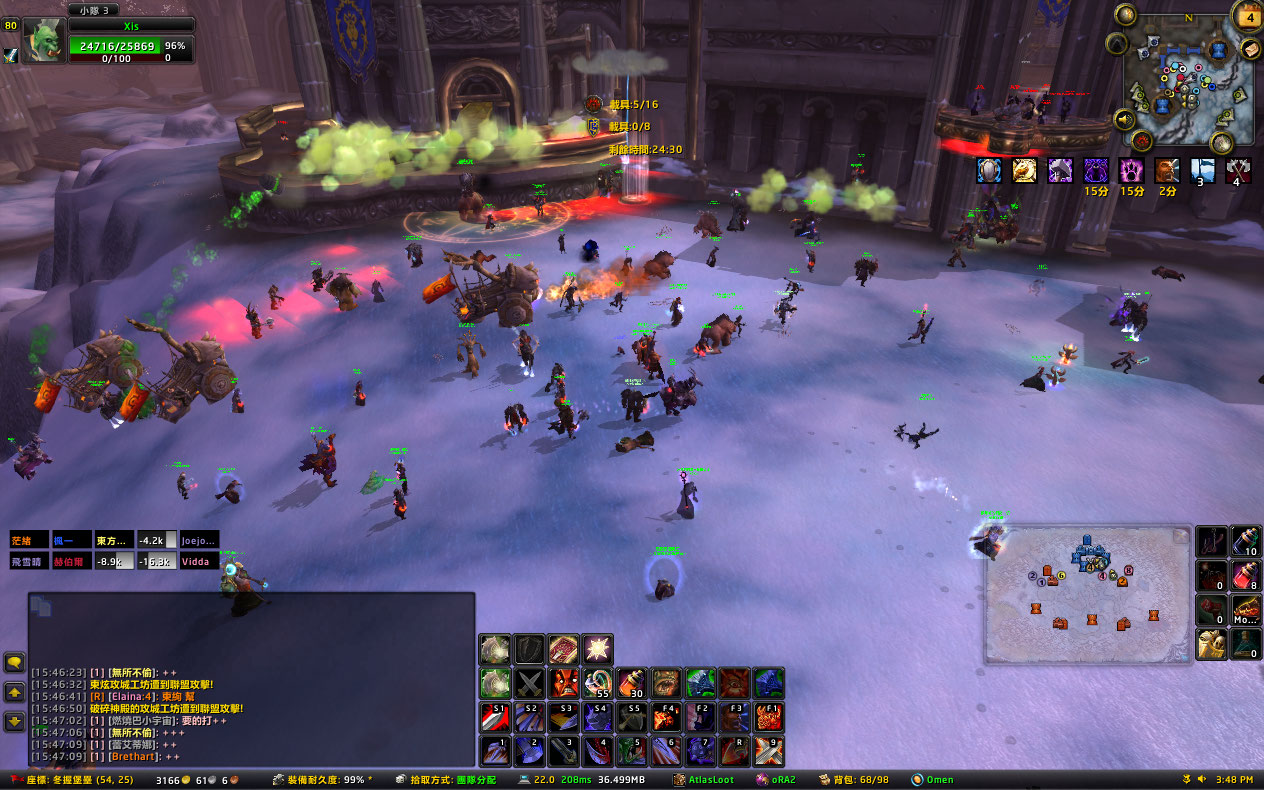Click the crossed axes buff icon
The width and height of the screenshot is (1264, 790).
pos(1238,171)
